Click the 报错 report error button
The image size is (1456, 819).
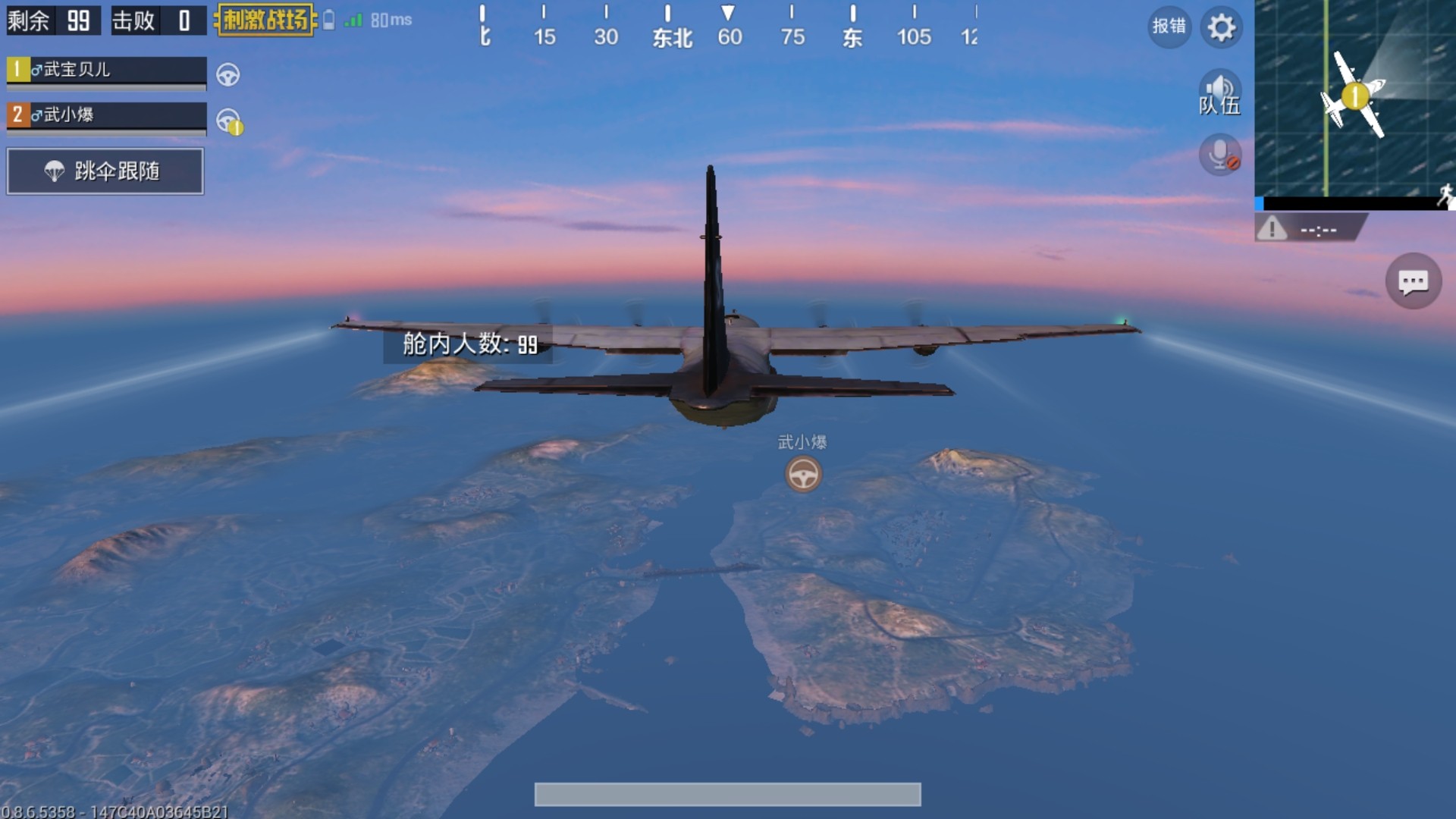pyautogui.click(x=1169, y=27)
